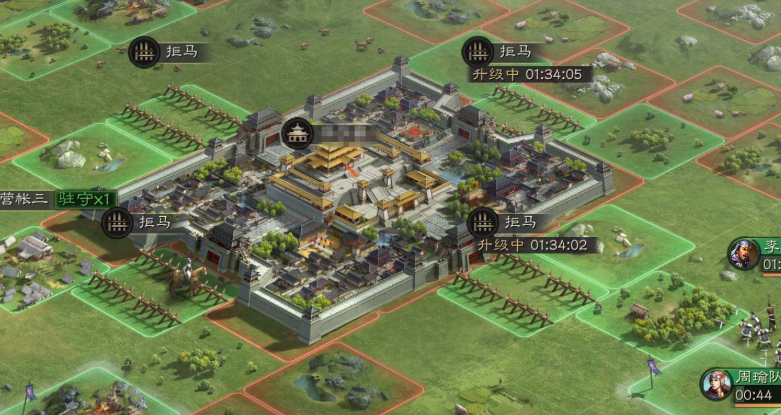Select the 拒马 upgrading at 01:34:05
781x415 pixels.
[x=479, y=52]
